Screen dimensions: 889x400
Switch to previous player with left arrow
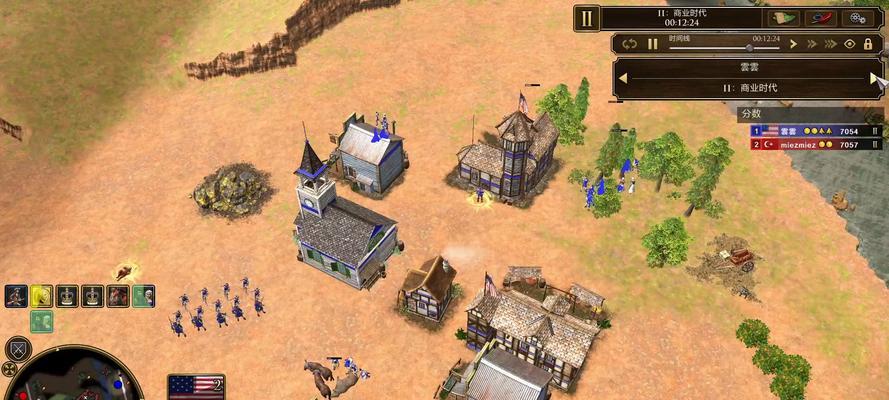(622, 77)
